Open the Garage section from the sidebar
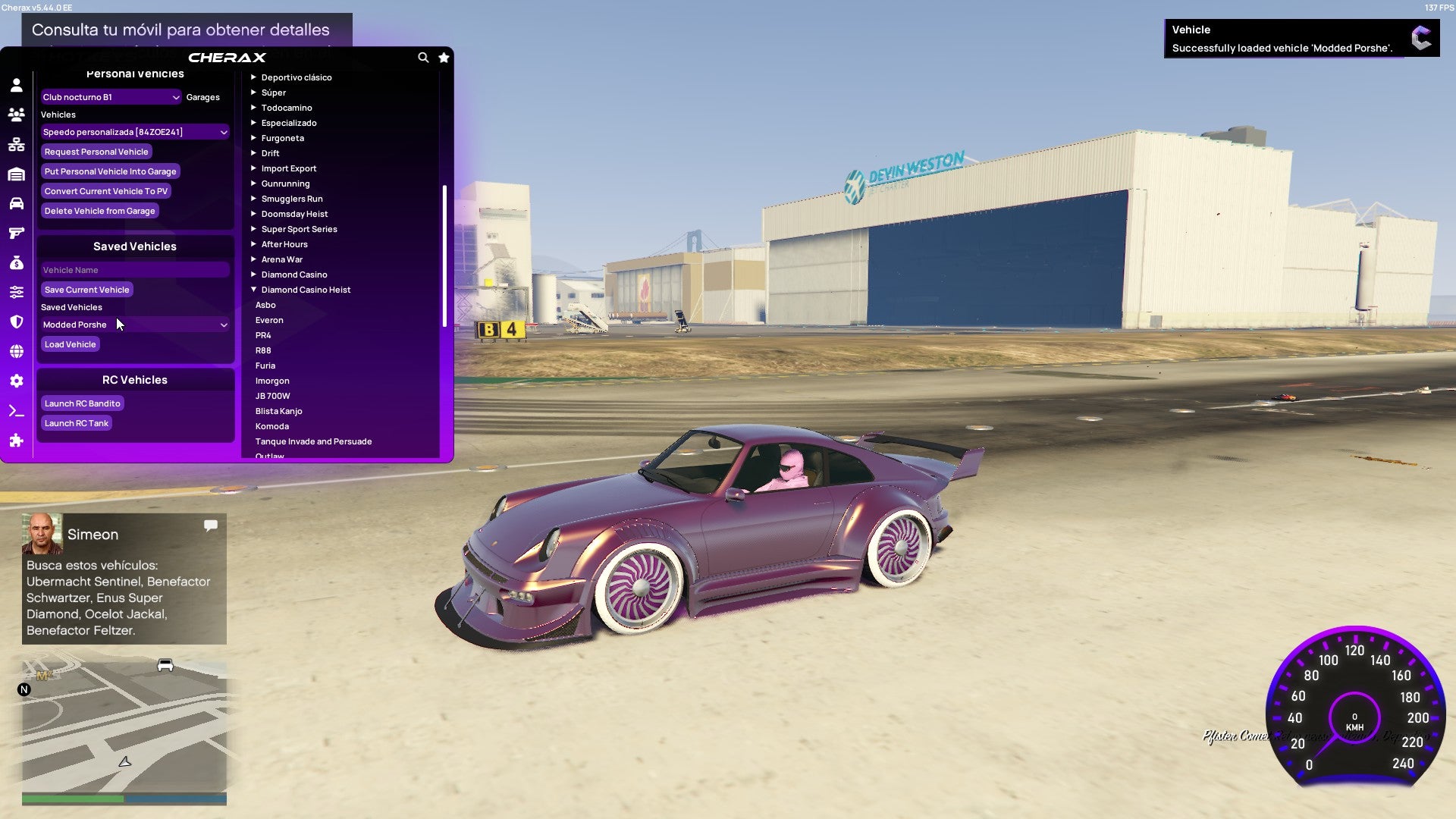This screenshot has width=1456, height=819. [16, 174]
